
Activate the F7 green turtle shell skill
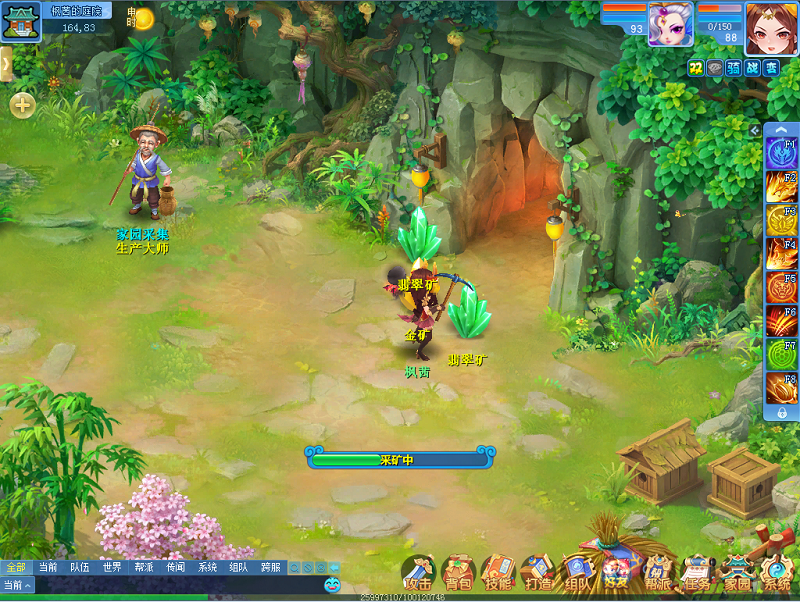[x=781, y=355]
